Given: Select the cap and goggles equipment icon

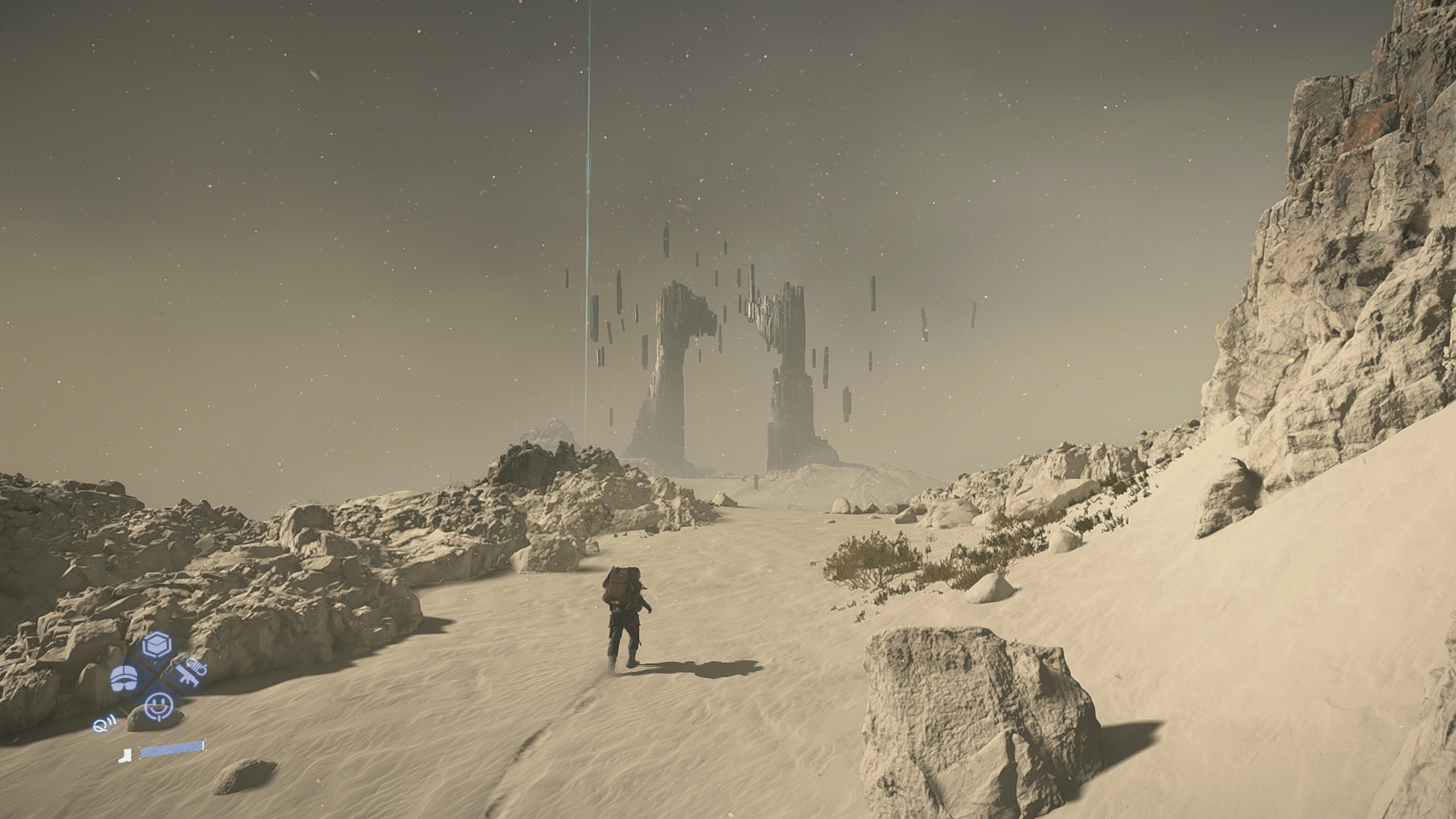Looking at the screenshot, I should 124,679.
